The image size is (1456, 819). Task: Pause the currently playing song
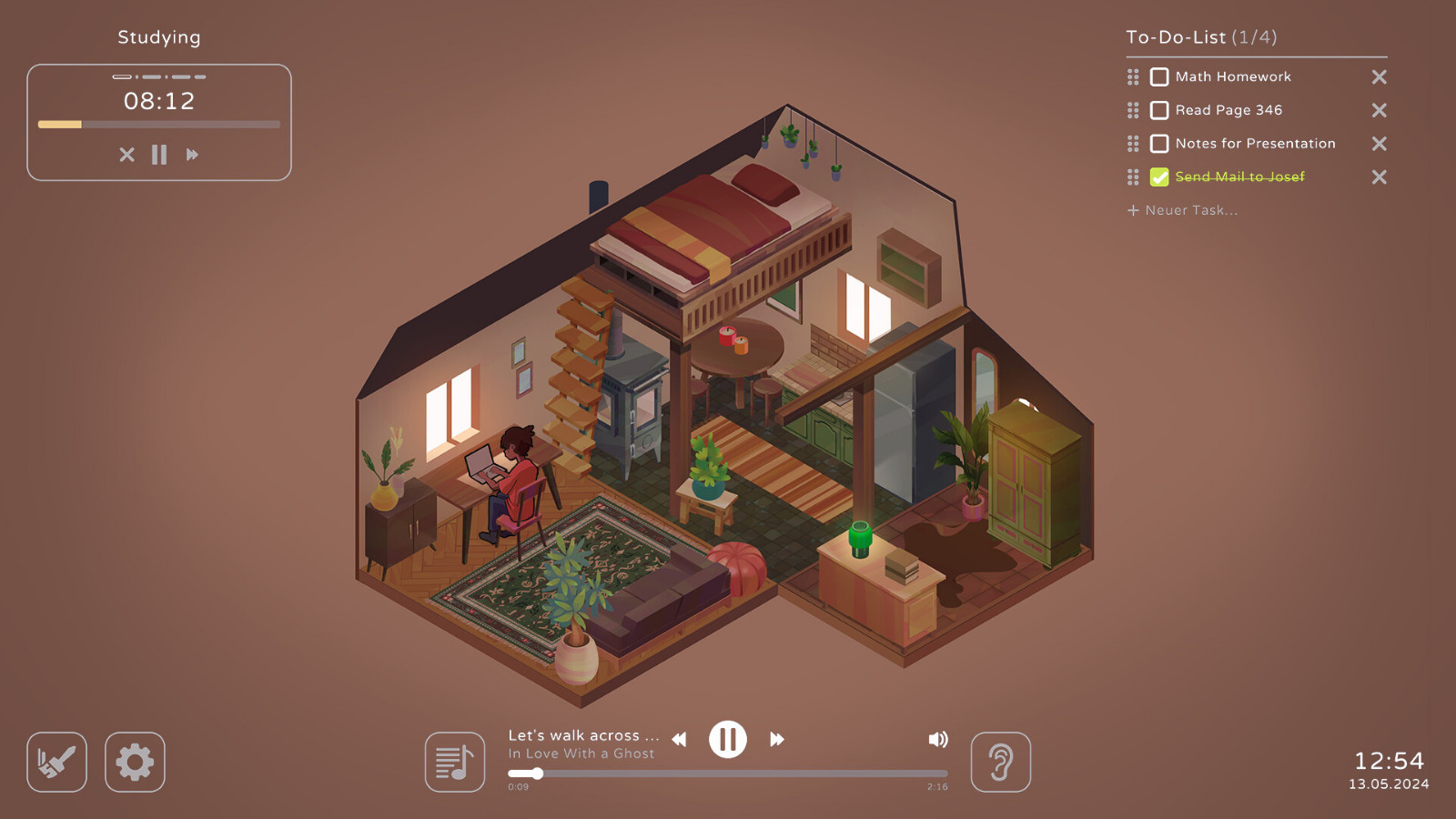(727, 739)
